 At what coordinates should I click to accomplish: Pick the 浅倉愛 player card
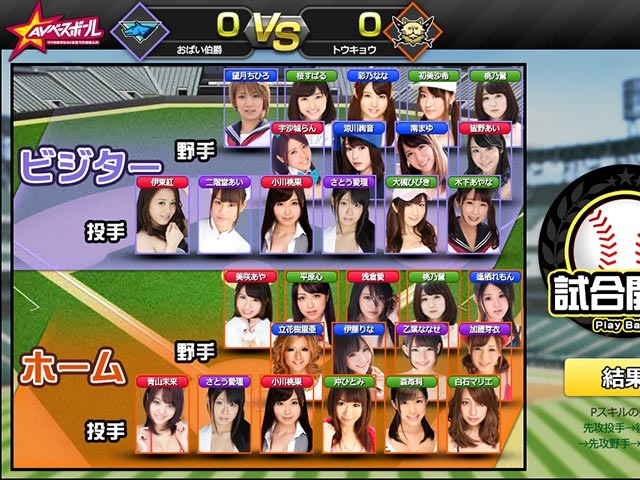(x=372, y=310)
